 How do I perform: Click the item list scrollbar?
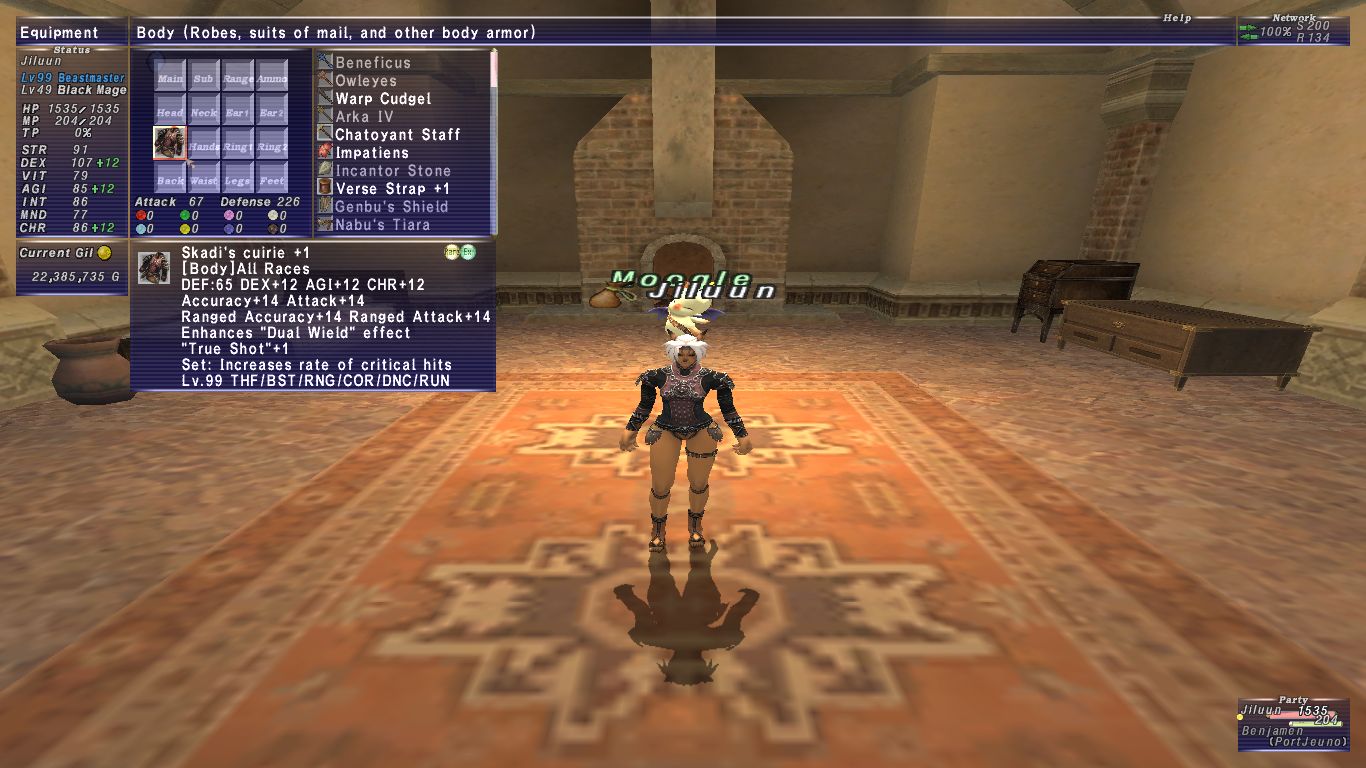coord(494,140)
